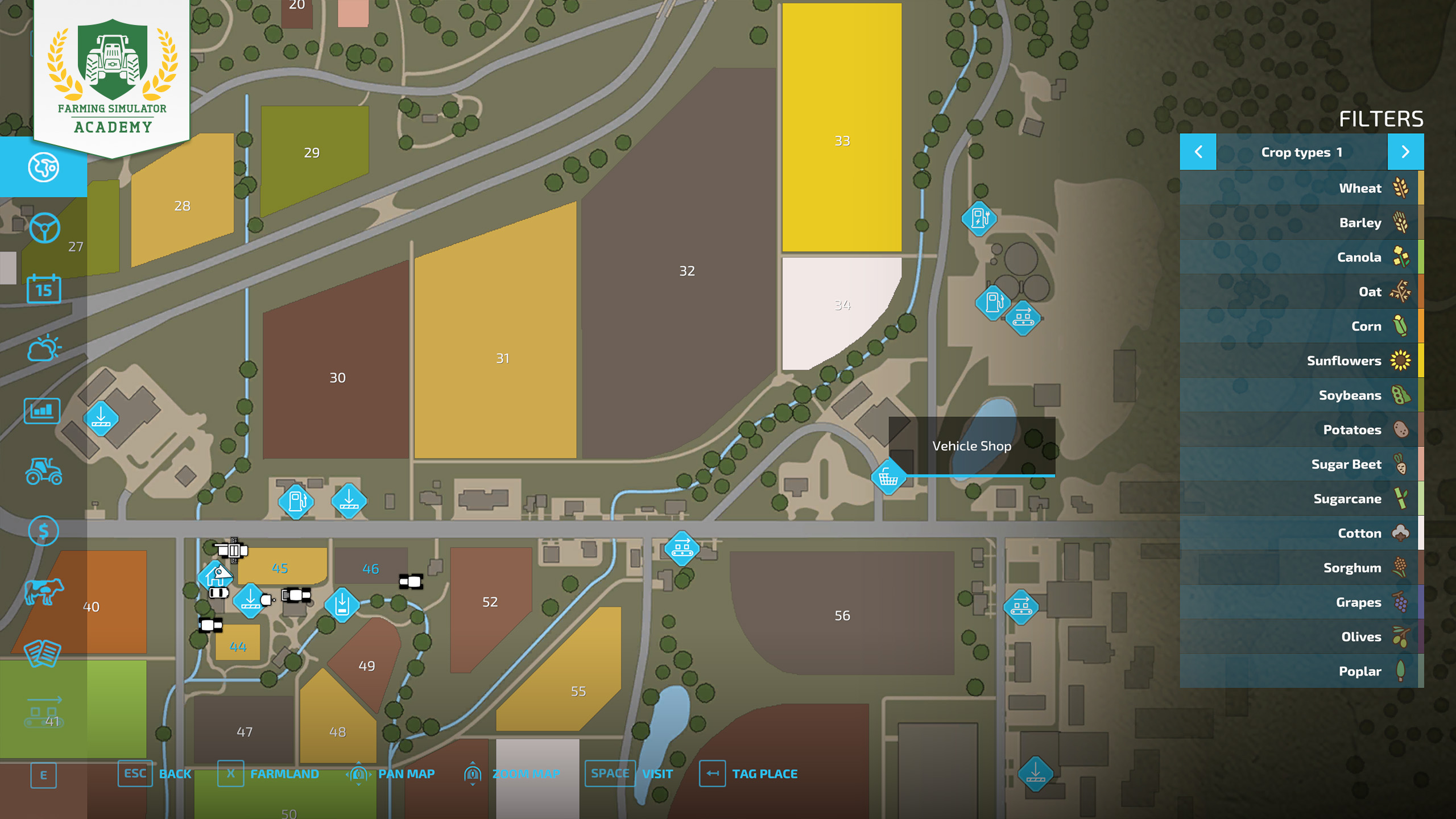The height and width of the screenshot is (819, 1456).
Task: Open the tractor vehicles tab
Action: (43, 471)
